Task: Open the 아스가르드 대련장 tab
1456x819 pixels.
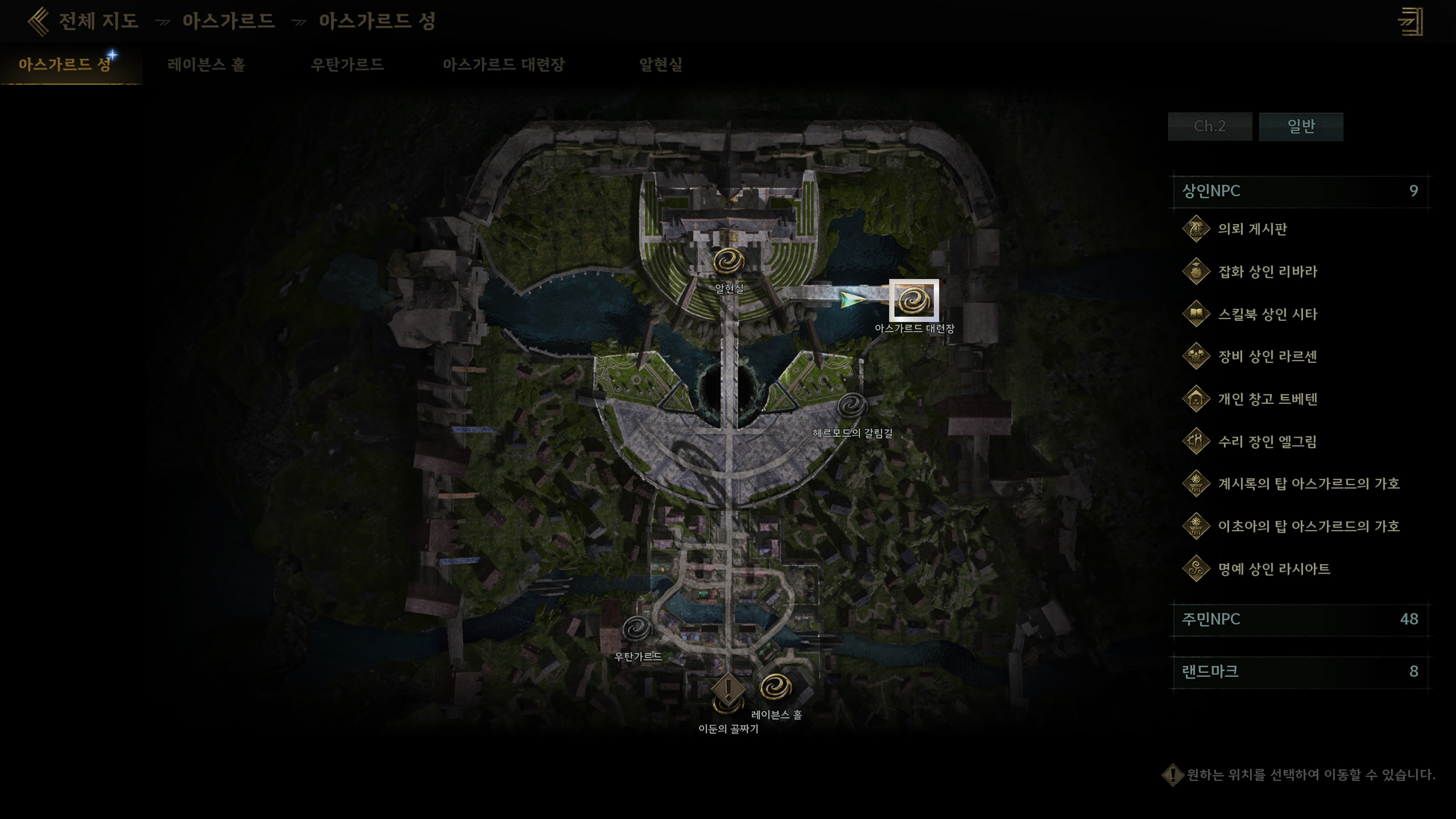Action: (x=503, y=65)
